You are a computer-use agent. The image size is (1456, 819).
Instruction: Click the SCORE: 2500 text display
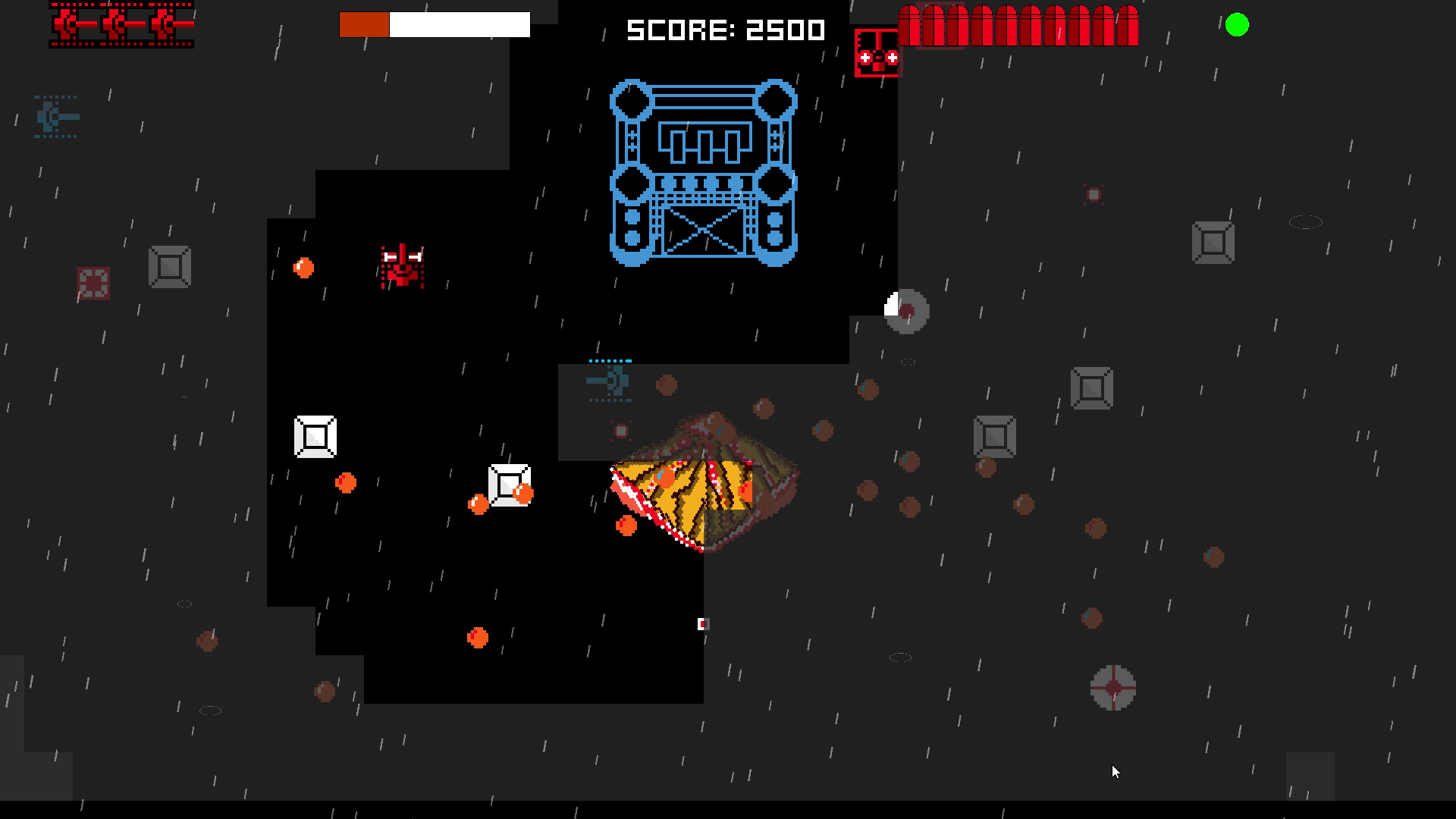click(x=724, y=30)
